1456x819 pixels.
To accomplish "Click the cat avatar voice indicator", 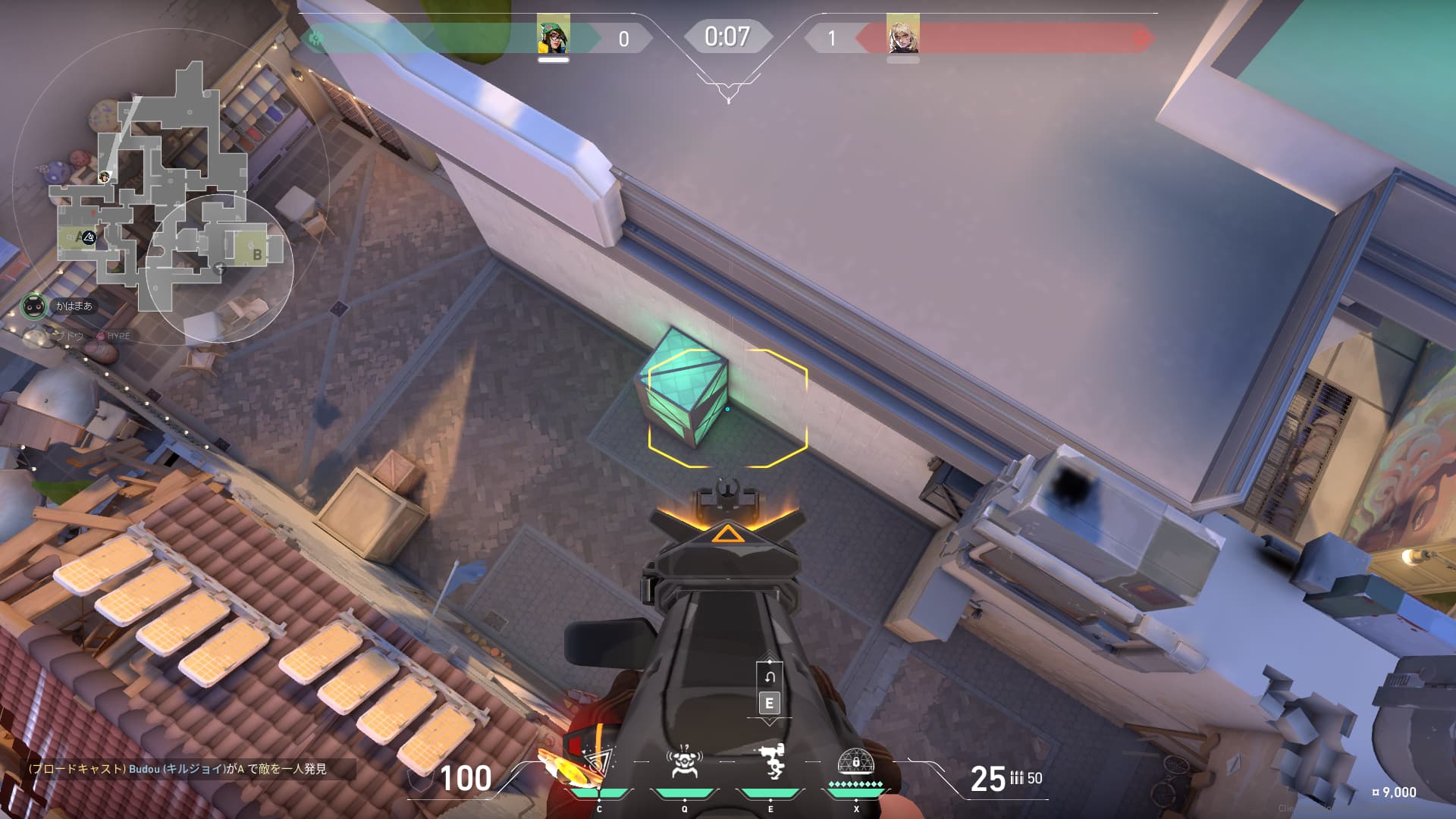I will point(33,306).
